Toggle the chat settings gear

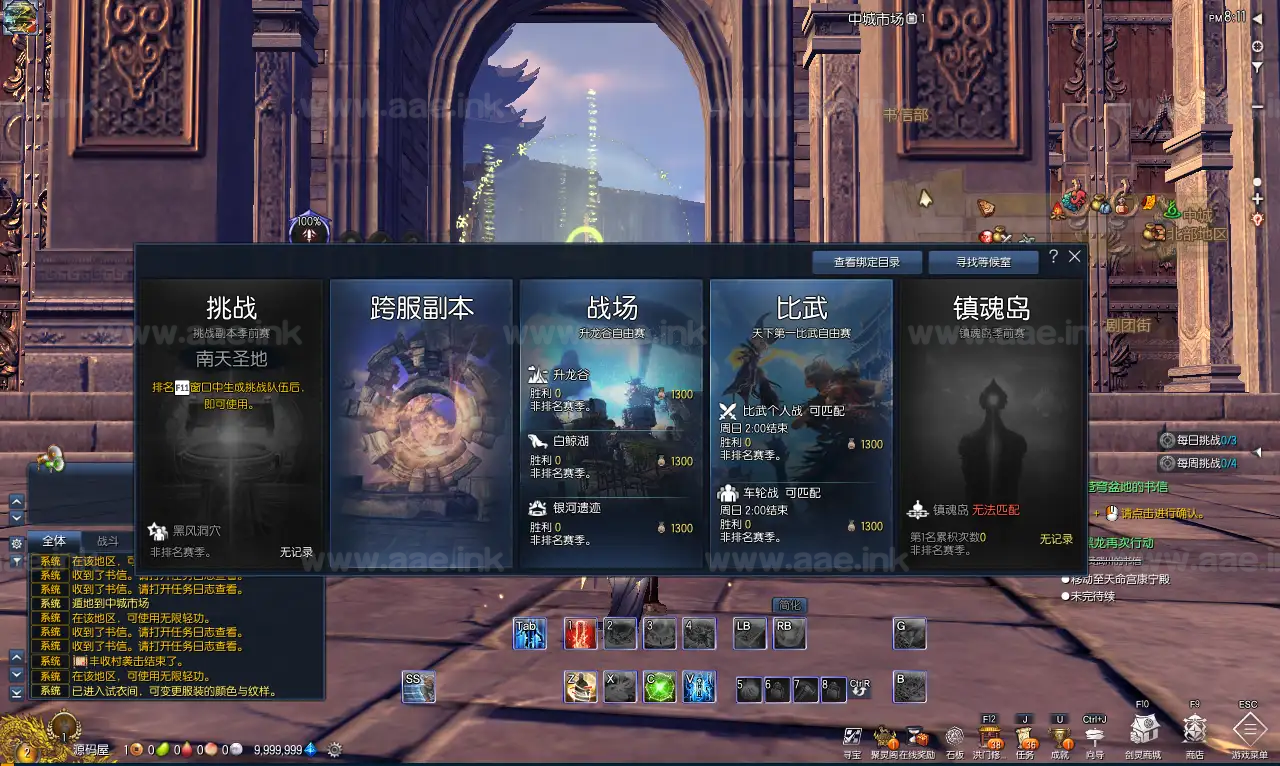click(x=16, y=542)
